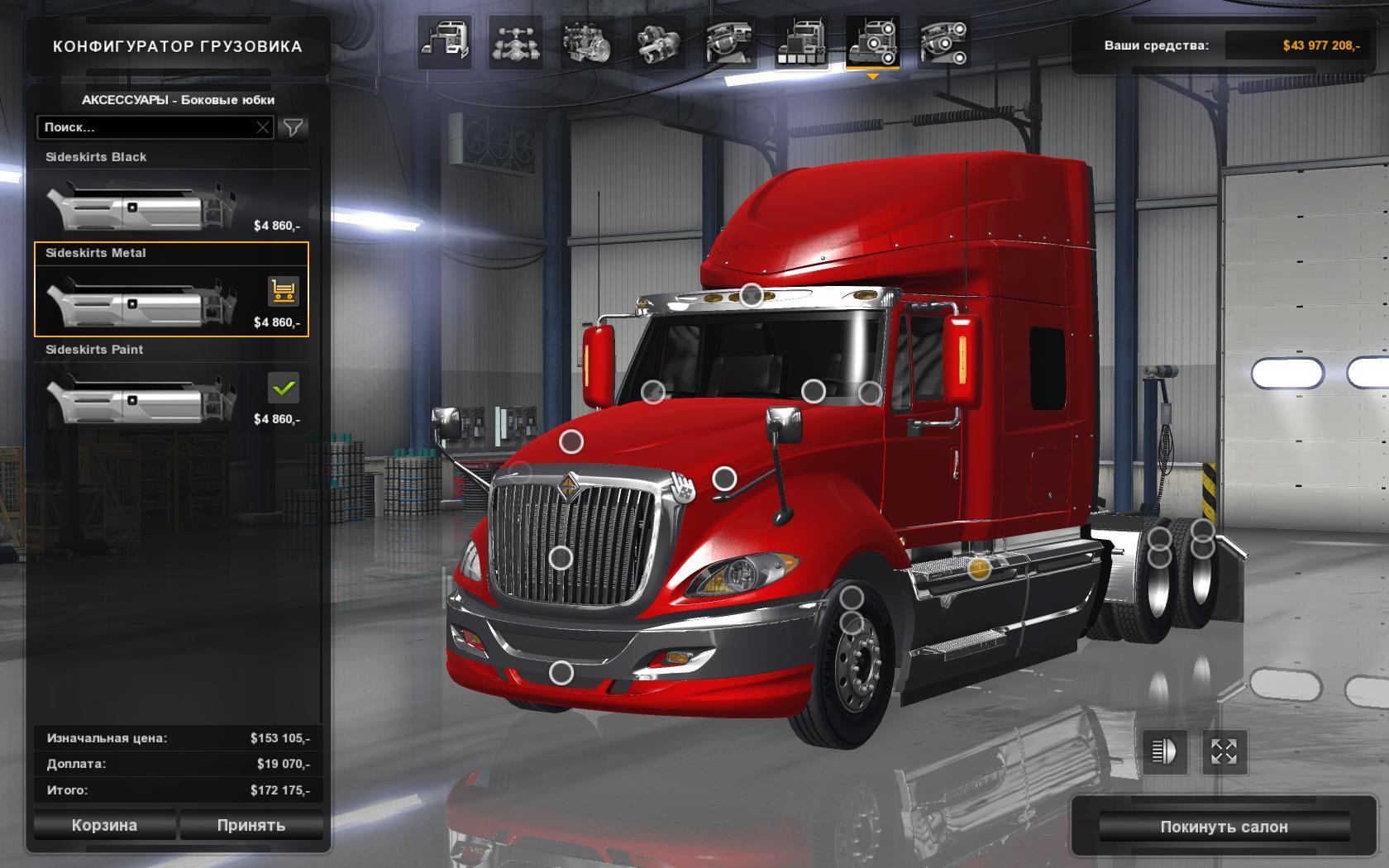Open the funnel filter options
Viewport: 1389px width, 868px height.
294,127
